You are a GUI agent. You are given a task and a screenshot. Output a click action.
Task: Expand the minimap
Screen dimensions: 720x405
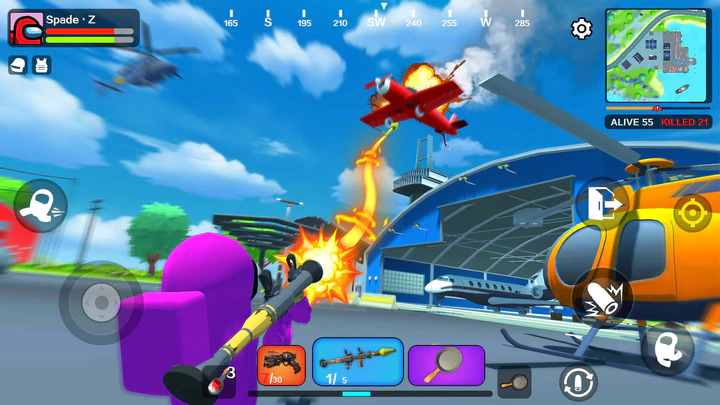point(658,55)
